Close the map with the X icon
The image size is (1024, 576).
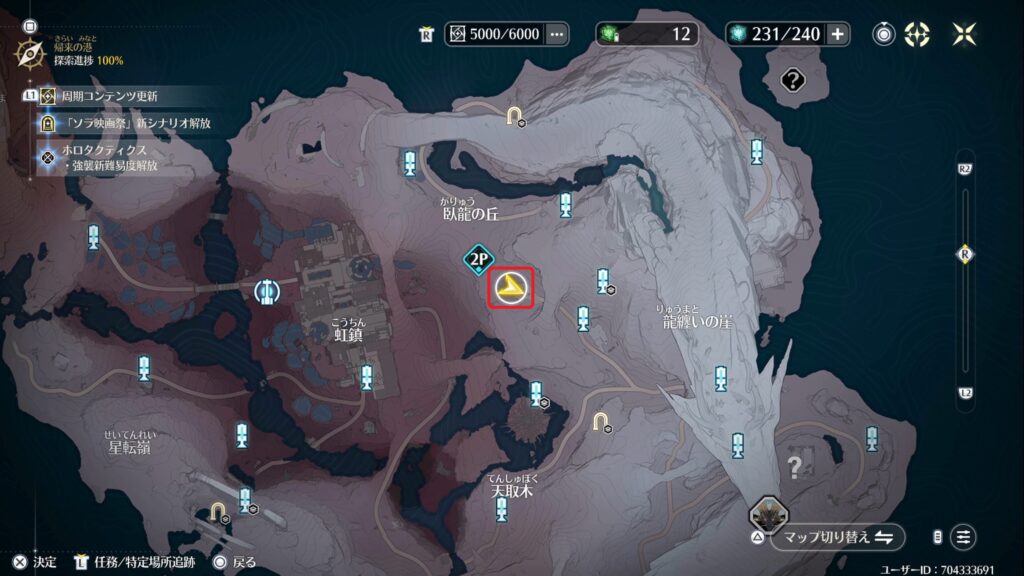[x=965, y=34]
